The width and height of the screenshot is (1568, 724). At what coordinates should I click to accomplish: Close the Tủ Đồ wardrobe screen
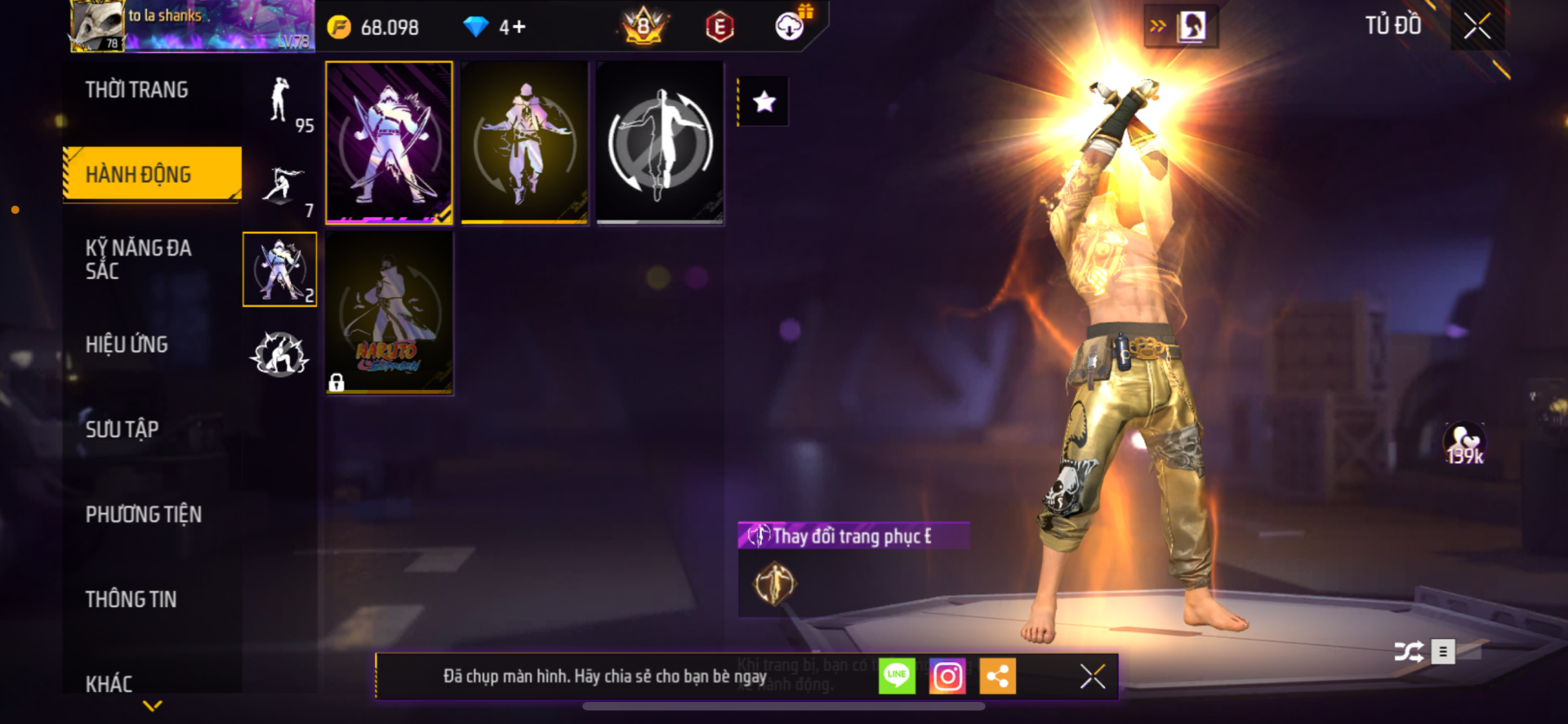(1477, 26)
